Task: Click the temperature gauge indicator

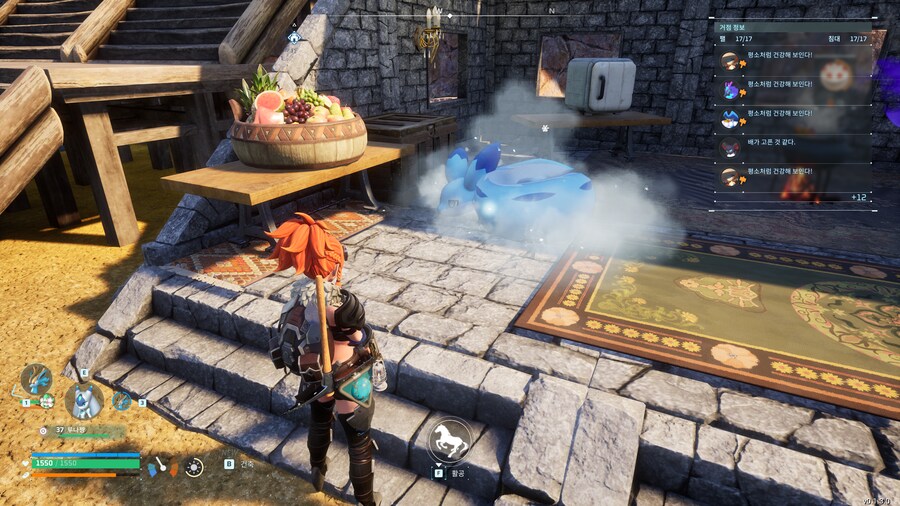Action: pyautogui.click(x=161, y=466)
